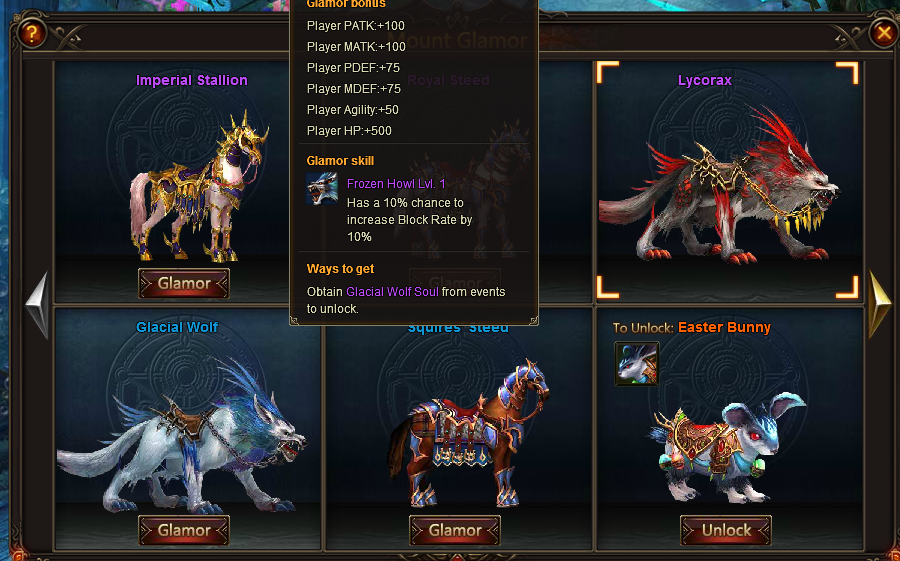This screenshot has height=561, width=900.
Task: Click Glamor under the Glacial Wolf
Action: 184,531
